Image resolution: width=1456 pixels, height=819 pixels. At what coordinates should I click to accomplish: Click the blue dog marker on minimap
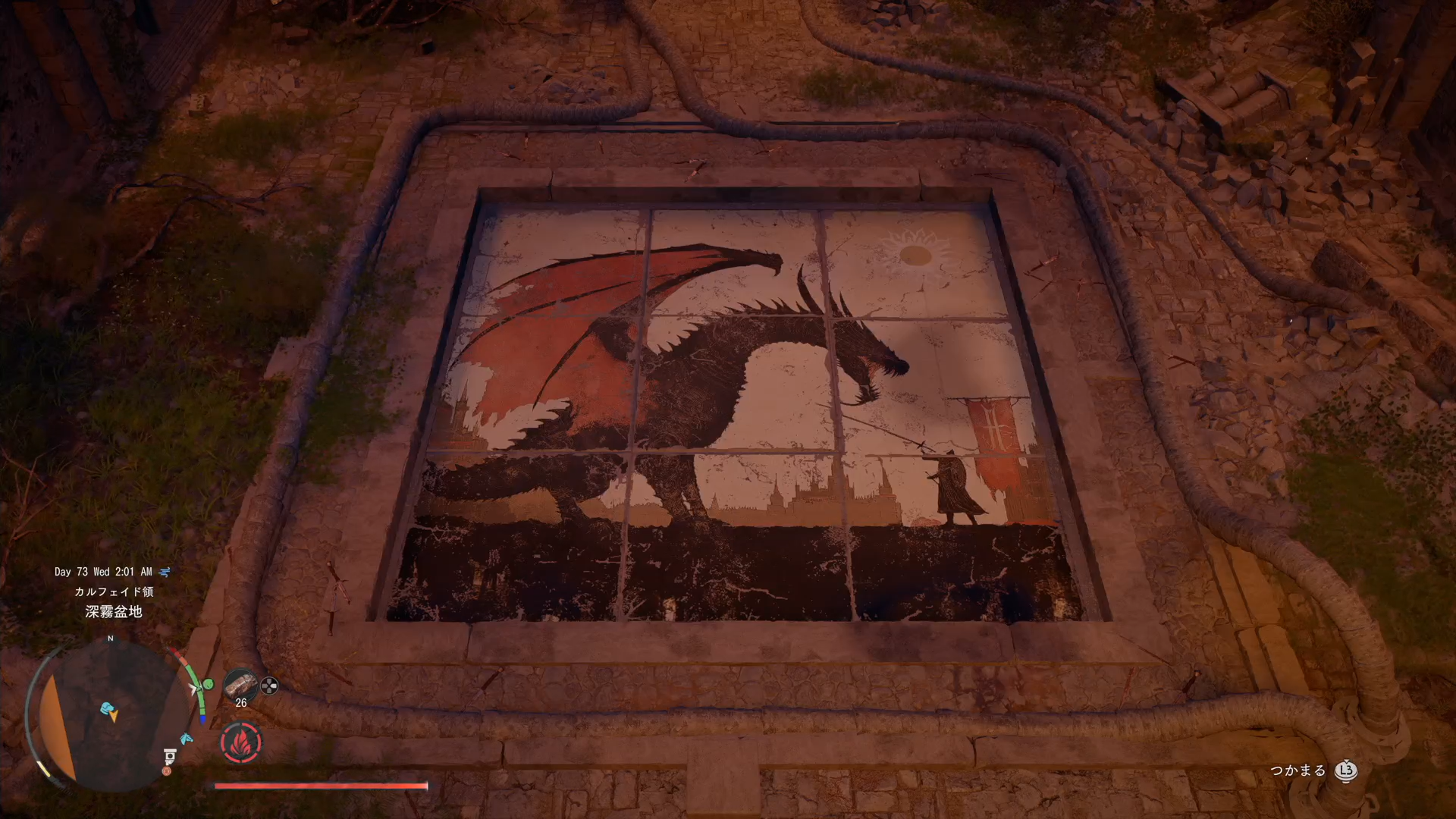coord(108,709)
